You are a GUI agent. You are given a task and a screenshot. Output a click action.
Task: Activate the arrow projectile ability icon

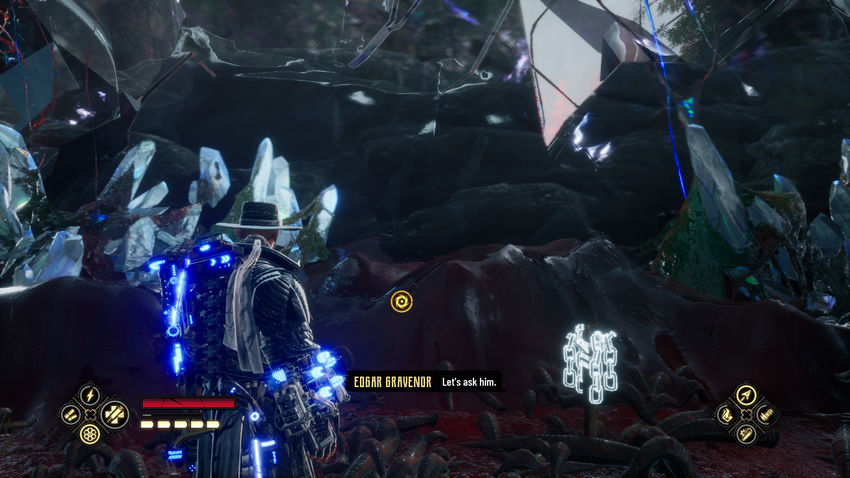click(744, 394)
